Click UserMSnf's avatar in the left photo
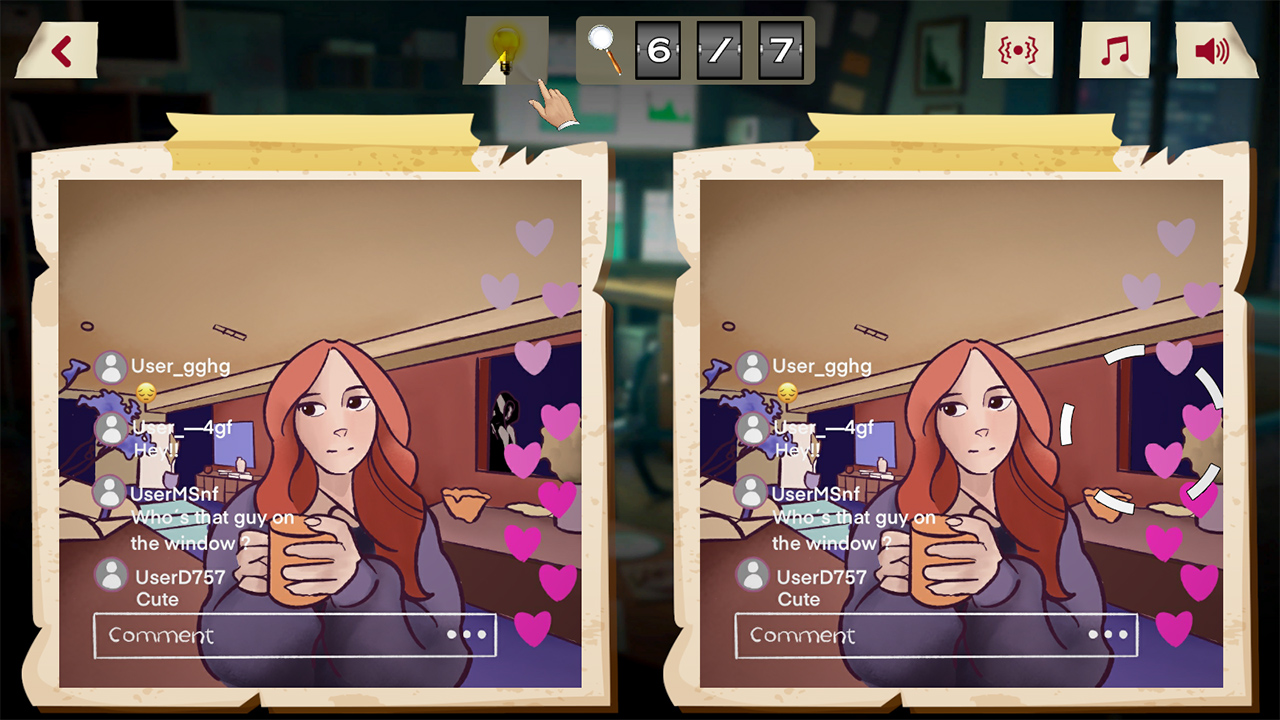This screenshot has width=1280, height=720. (x=110, y=491)
